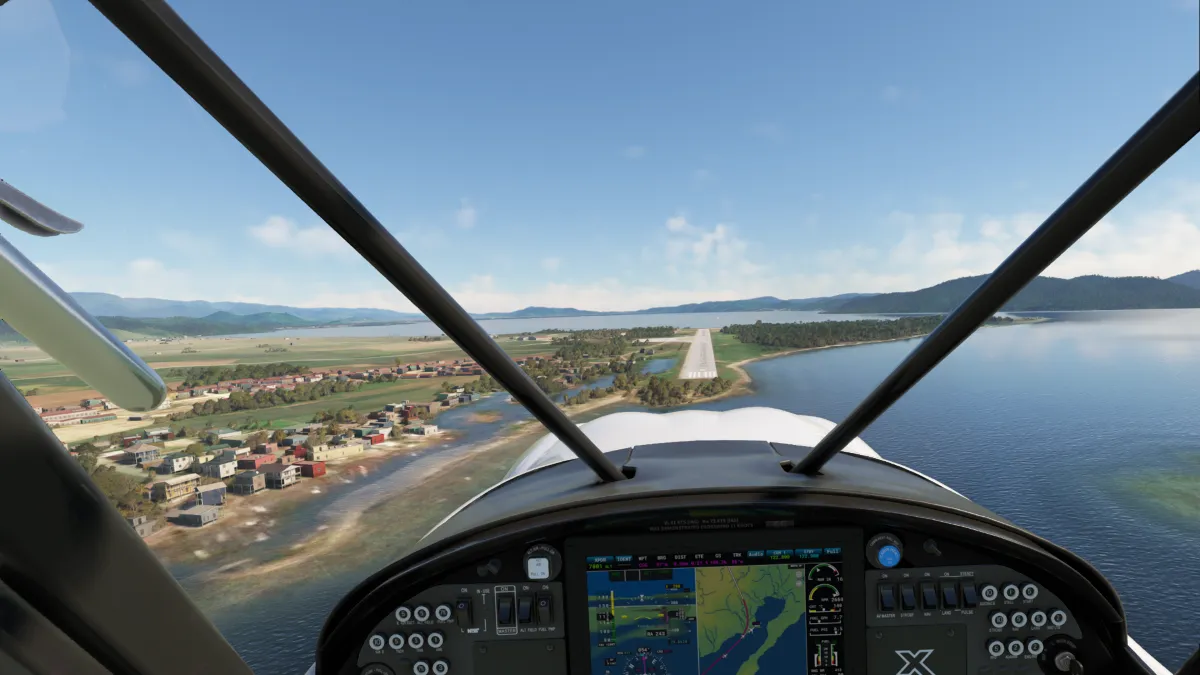Select the COM 1 frequency box
Screen dimensions: 1200x675
pos(780,555)
